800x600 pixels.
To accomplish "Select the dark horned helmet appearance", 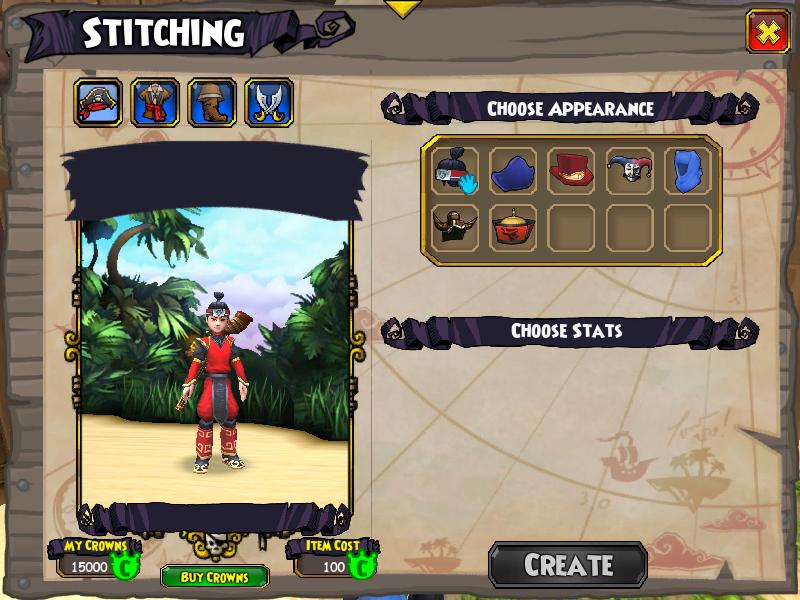I will [x=455, y=228].
